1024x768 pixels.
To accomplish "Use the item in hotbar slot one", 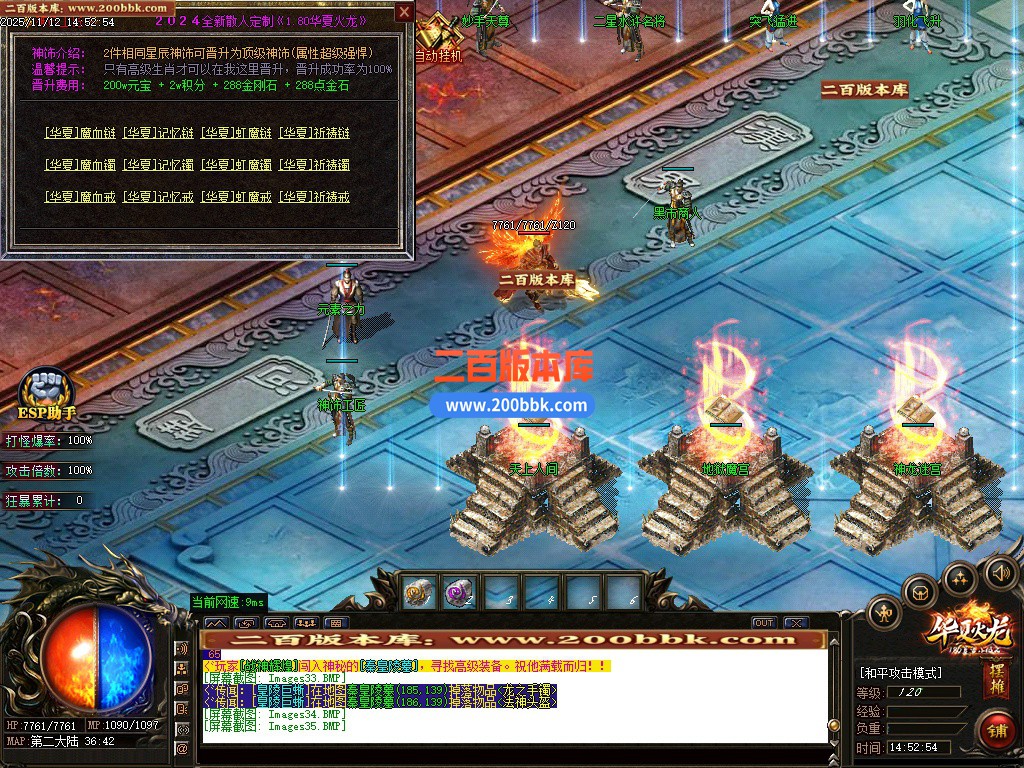I will coord(418,593).
